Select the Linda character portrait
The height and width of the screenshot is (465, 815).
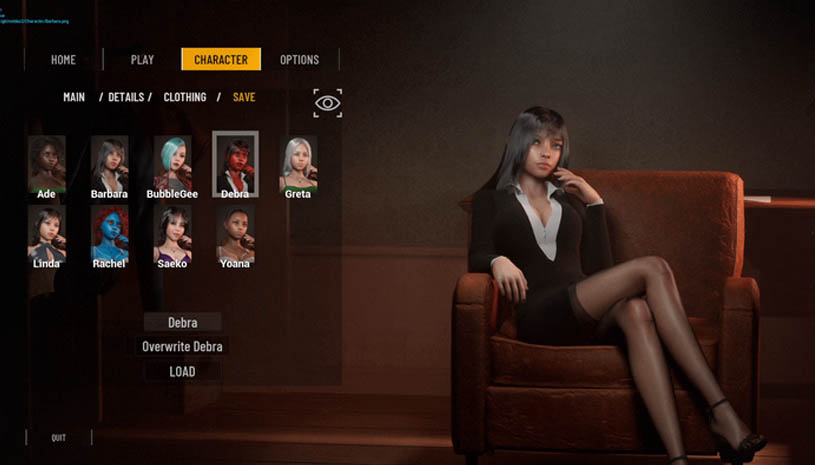point(46,234)
